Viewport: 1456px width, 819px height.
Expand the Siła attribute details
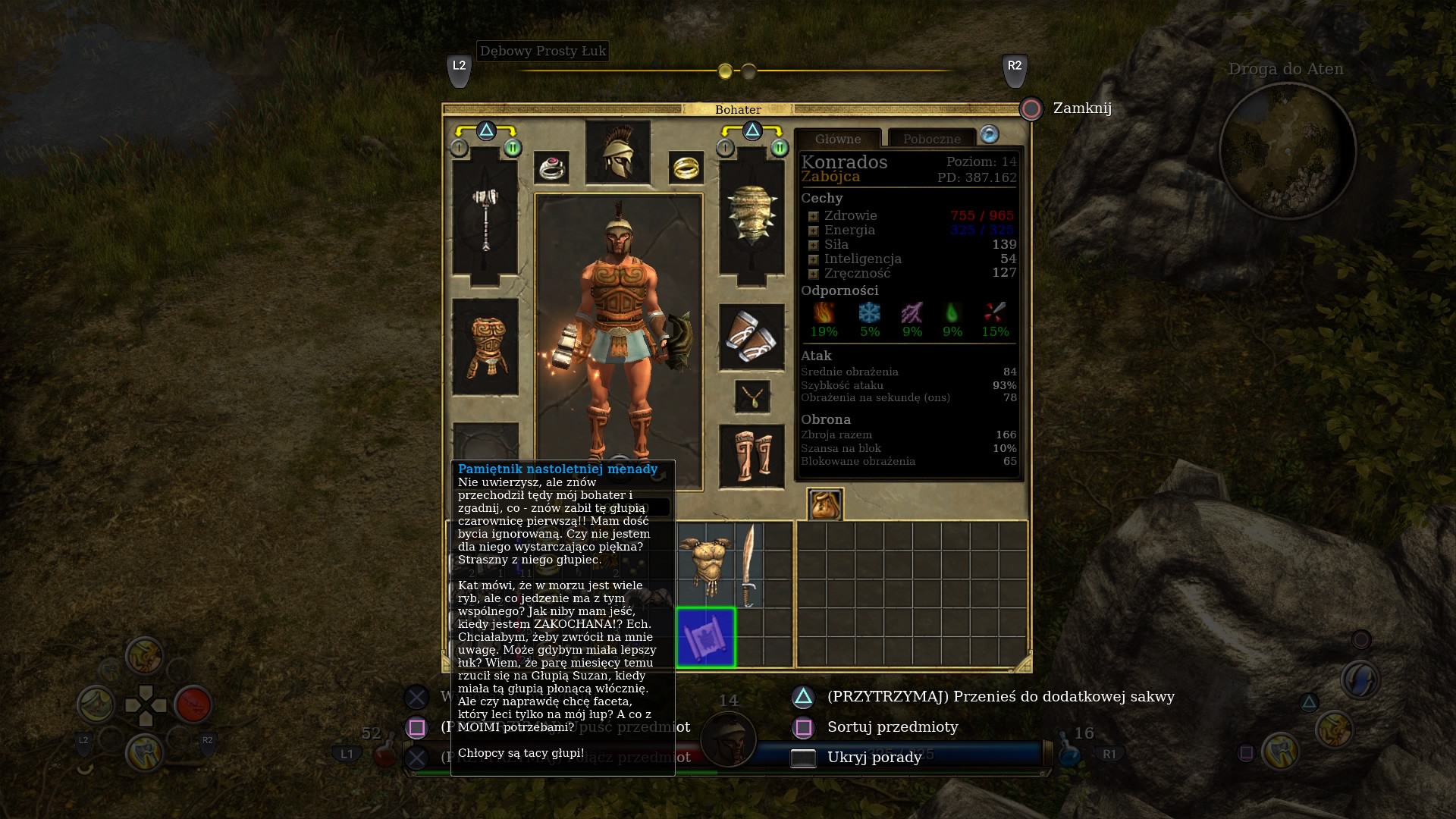813,245
